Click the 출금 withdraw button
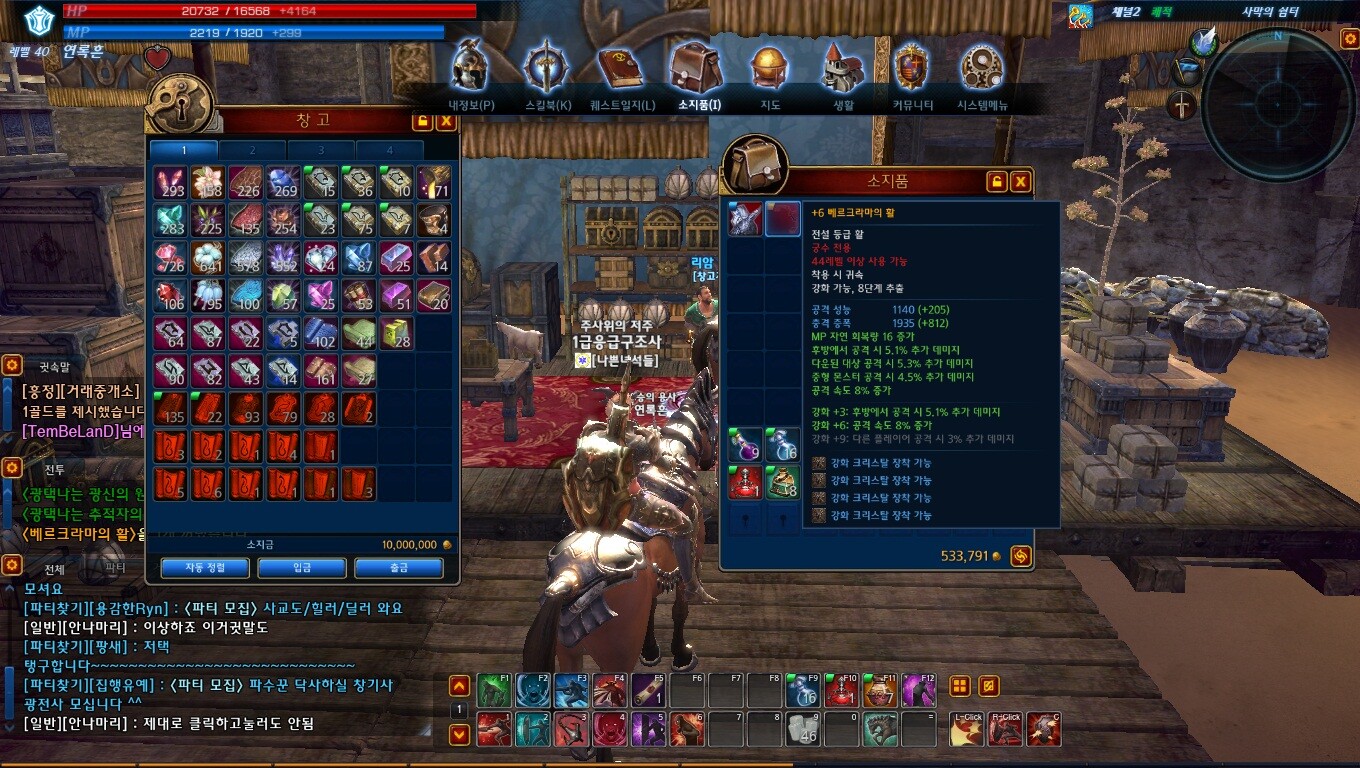Screen dimensions: 1360x768 (x=398, y=567)
